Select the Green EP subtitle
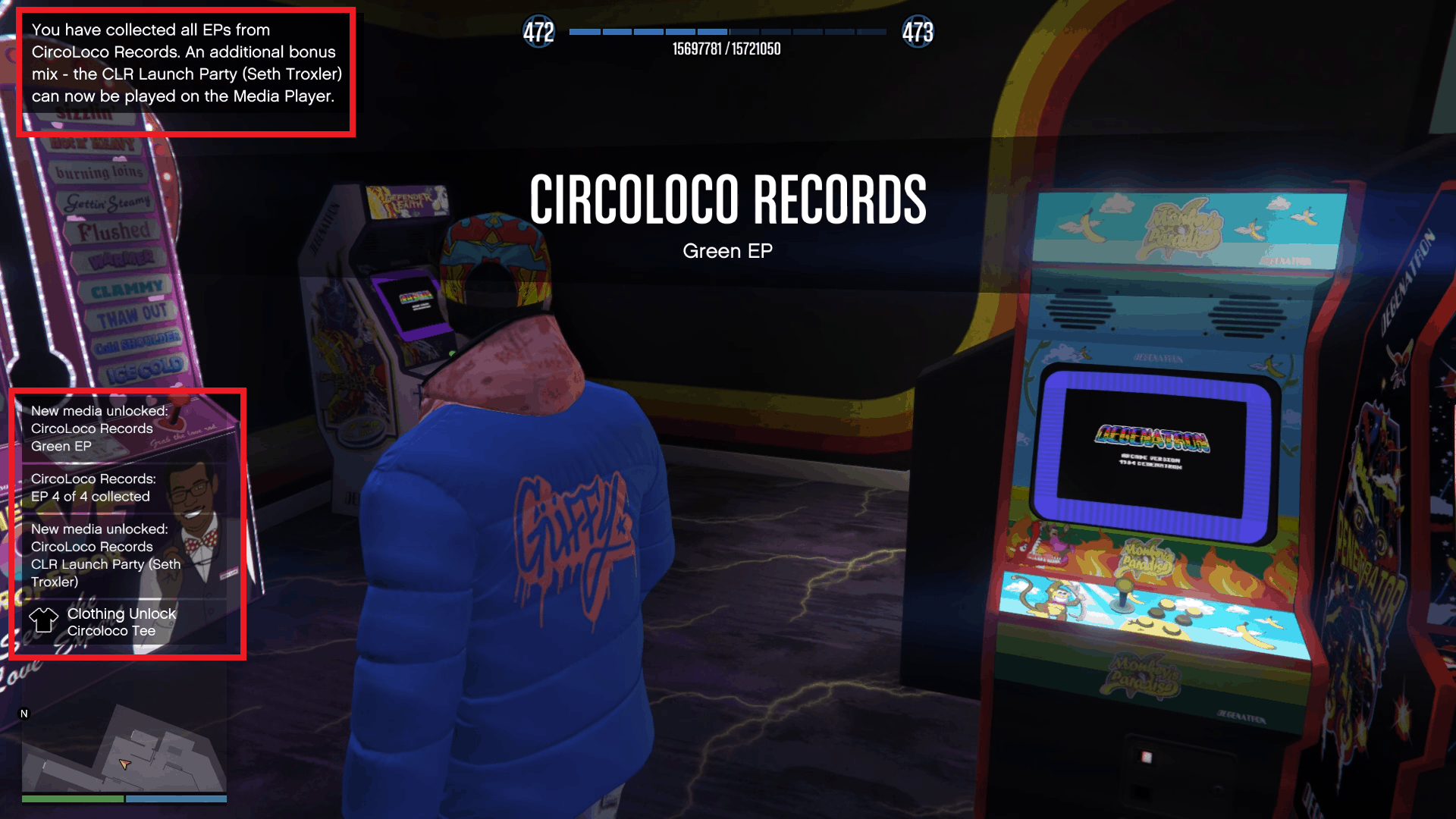The image size is (1456, 819). point(727,250)
